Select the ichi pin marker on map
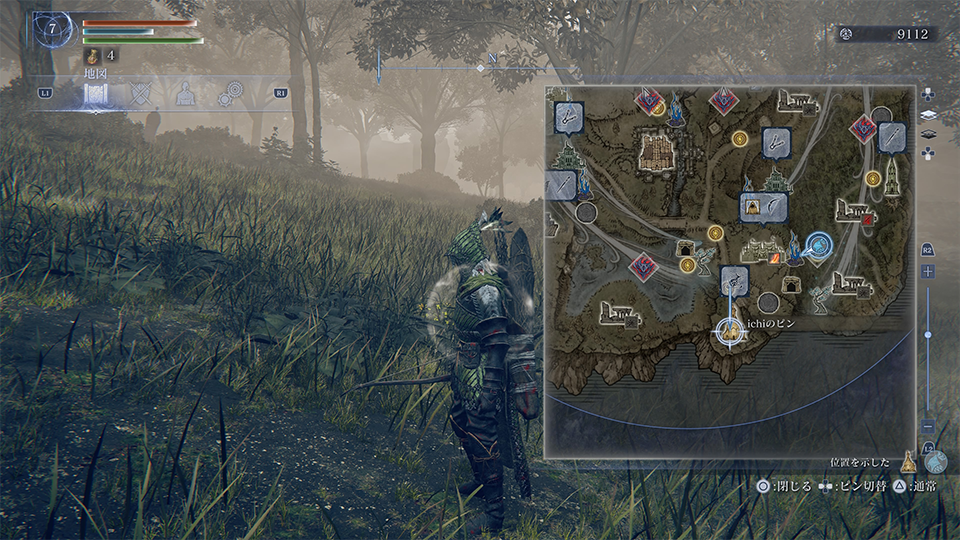The width and height of the screenshot is (960, 540). coord(731,330)
